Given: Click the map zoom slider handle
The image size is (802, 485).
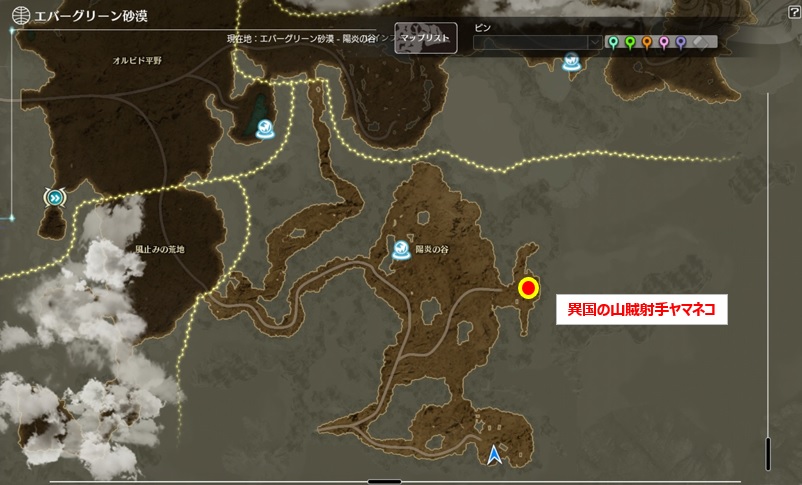Looking at the screenshot, I should click(x=768, y=452).
